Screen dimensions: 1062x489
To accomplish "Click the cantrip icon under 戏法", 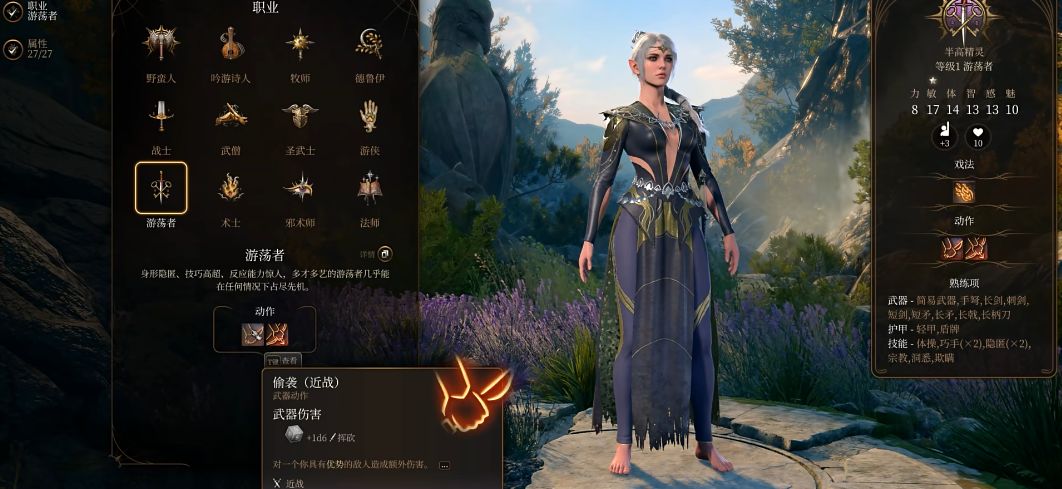I will pos(964,192).
